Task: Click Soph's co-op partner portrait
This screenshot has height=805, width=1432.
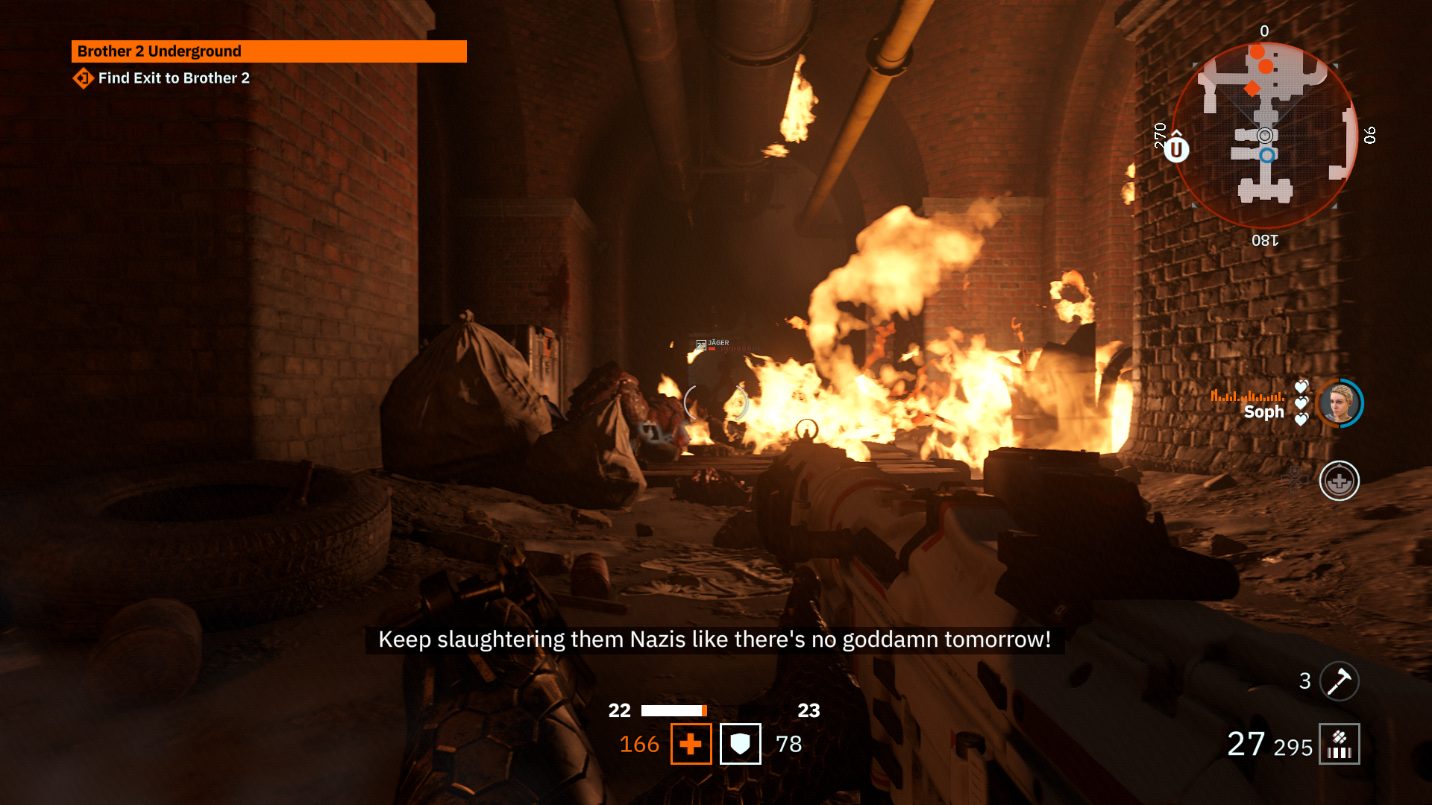Action: tap(1338, 403)
